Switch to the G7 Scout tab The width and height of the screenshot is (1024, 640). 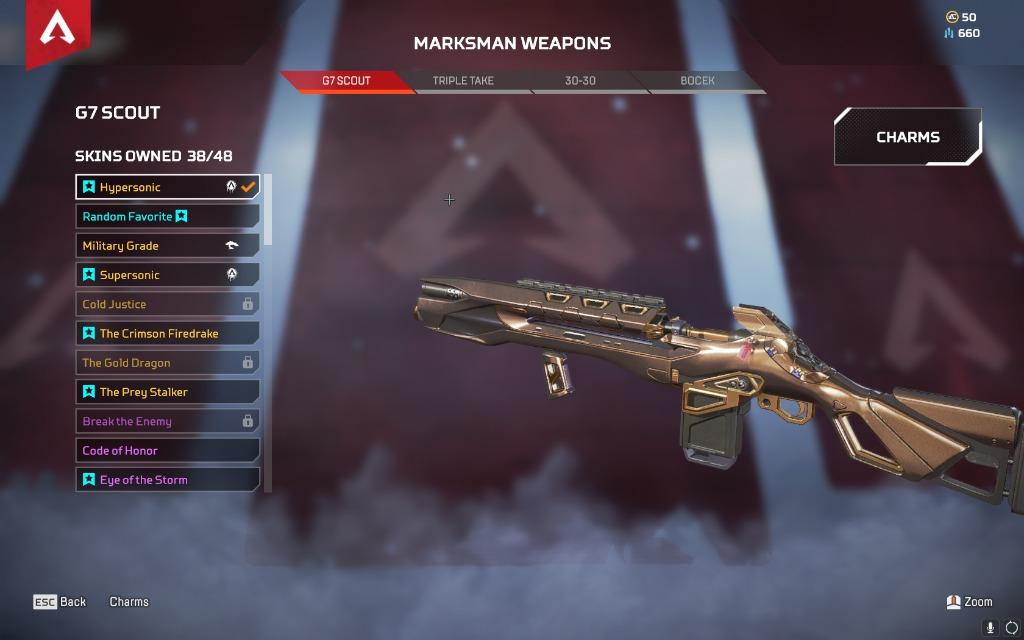coord(347,81)
